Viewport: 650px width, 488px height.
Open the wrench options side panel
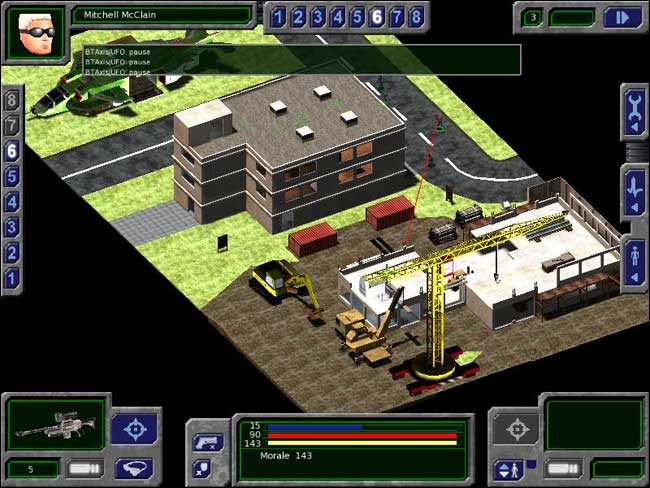pos(635,114)
